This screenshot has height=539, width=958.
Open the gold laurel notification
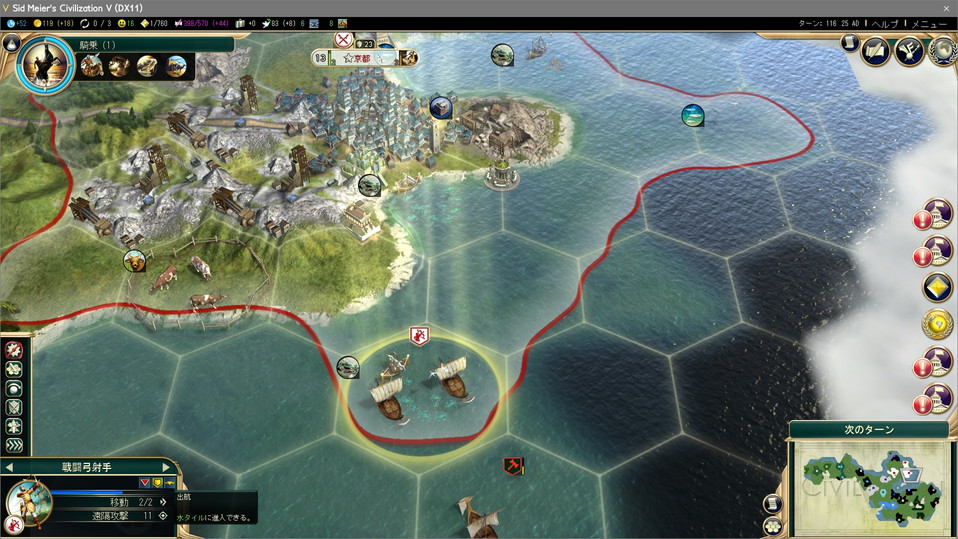coord(937,324)
